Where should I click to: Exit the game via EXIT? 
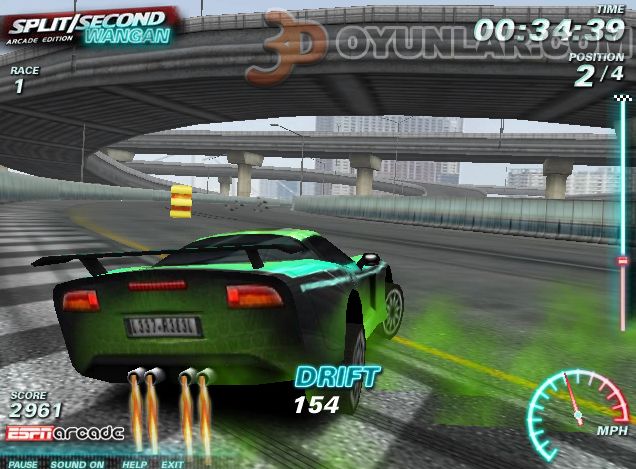172,464
